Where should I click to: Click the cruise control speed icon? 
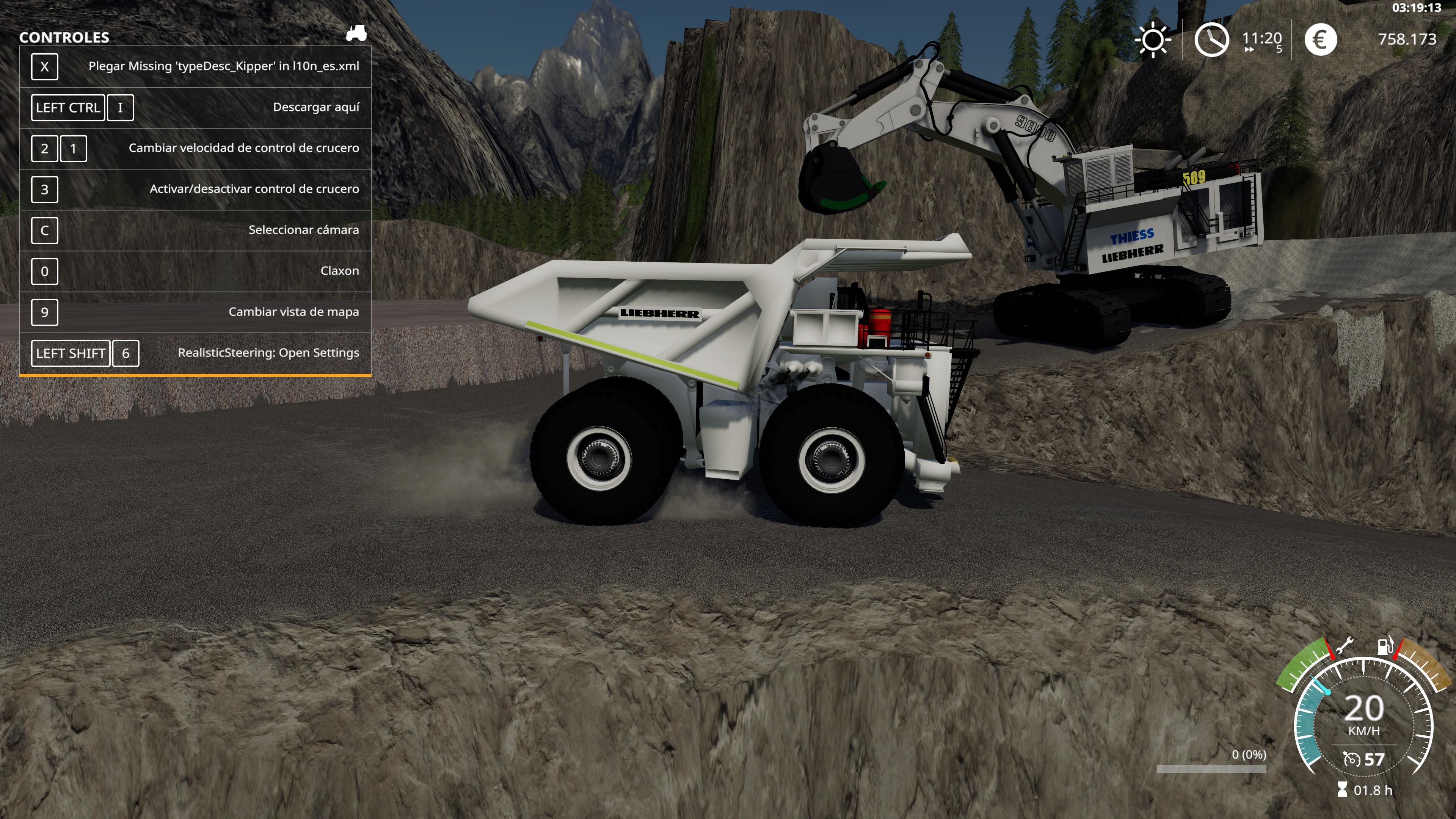pyautogui.click(x=1351, y=759)
